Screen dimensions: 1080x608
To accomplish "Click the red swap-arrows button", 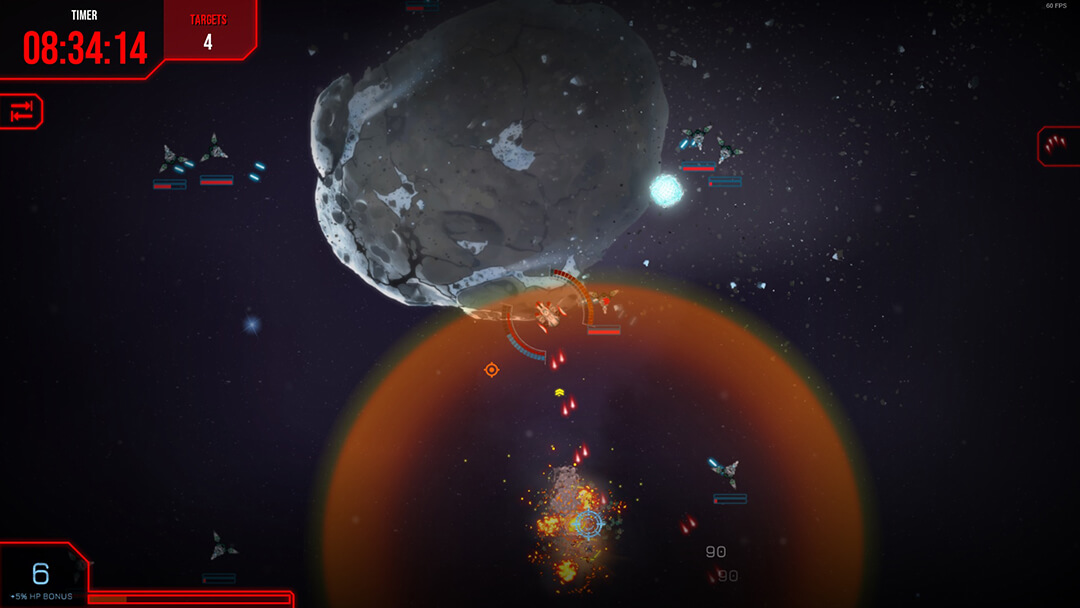I will pos(22,112).
